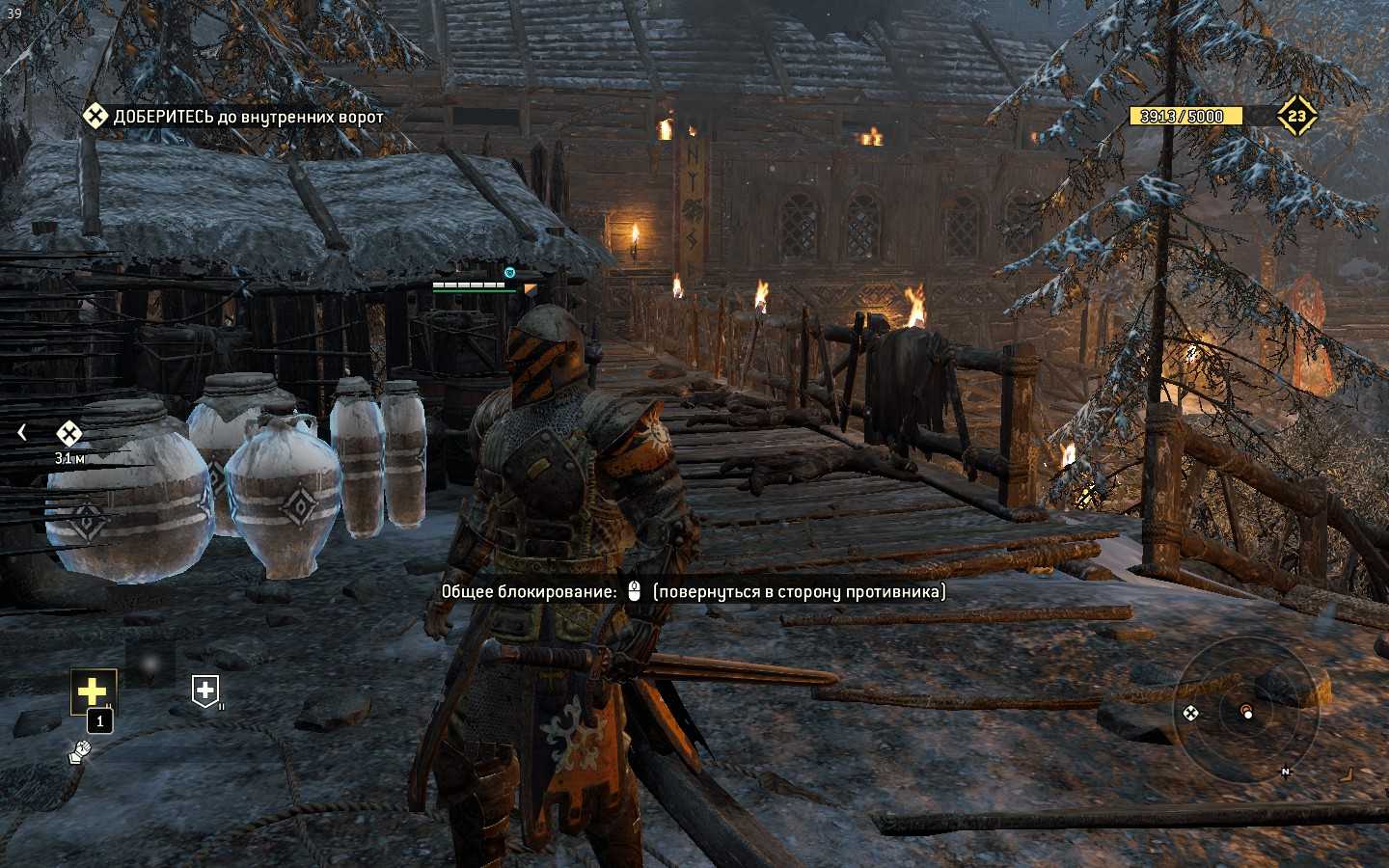The image size is (1389, 868).
Task: Click the level 23 diamond badge
Action: tap(1296, 117)
